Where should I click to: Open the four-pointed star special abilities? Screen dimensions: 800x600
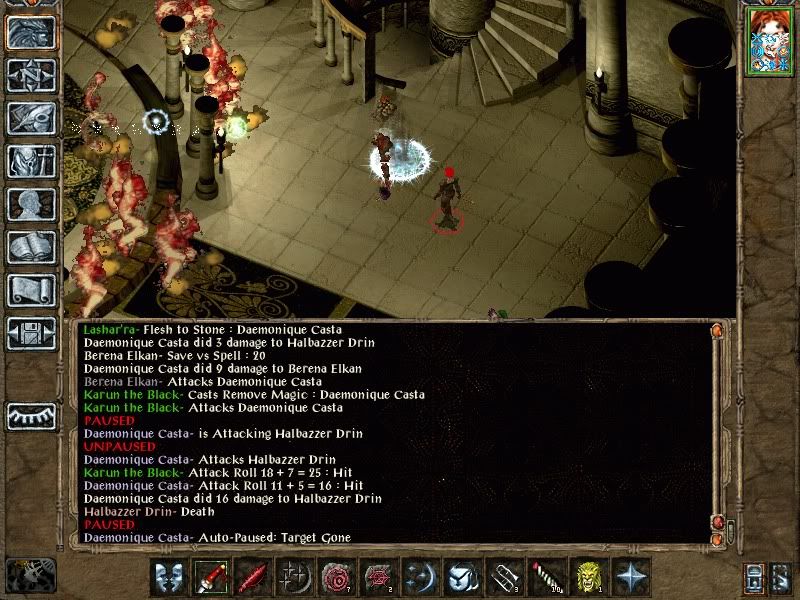coord(631,577)
